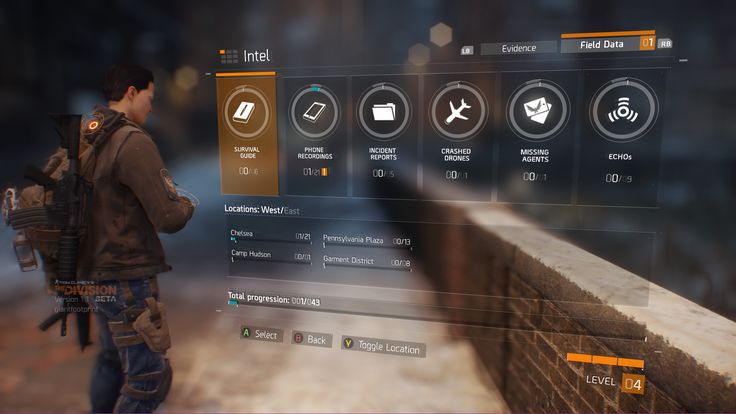Select the Chelsea location row
The height and width of the screenshot is (414, 736).
(270, 237)
